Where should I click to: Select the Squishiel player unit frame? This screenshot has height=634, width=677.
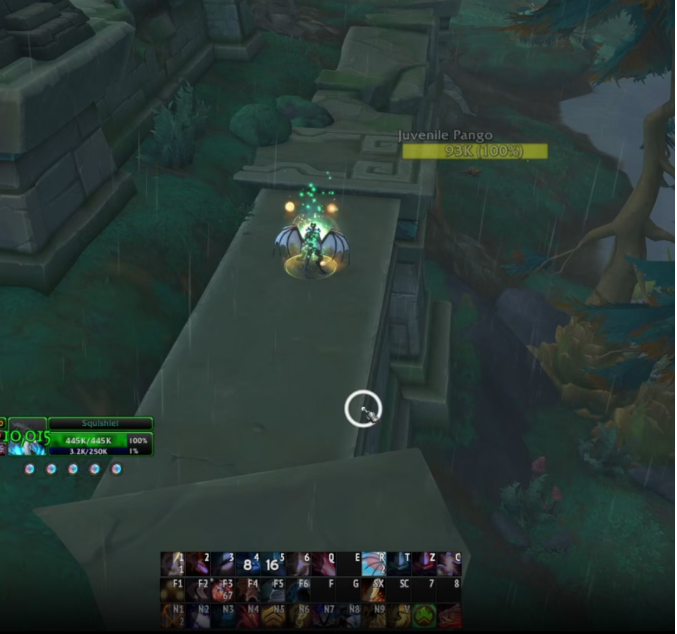pyautogui.click(x=99, y=424)
